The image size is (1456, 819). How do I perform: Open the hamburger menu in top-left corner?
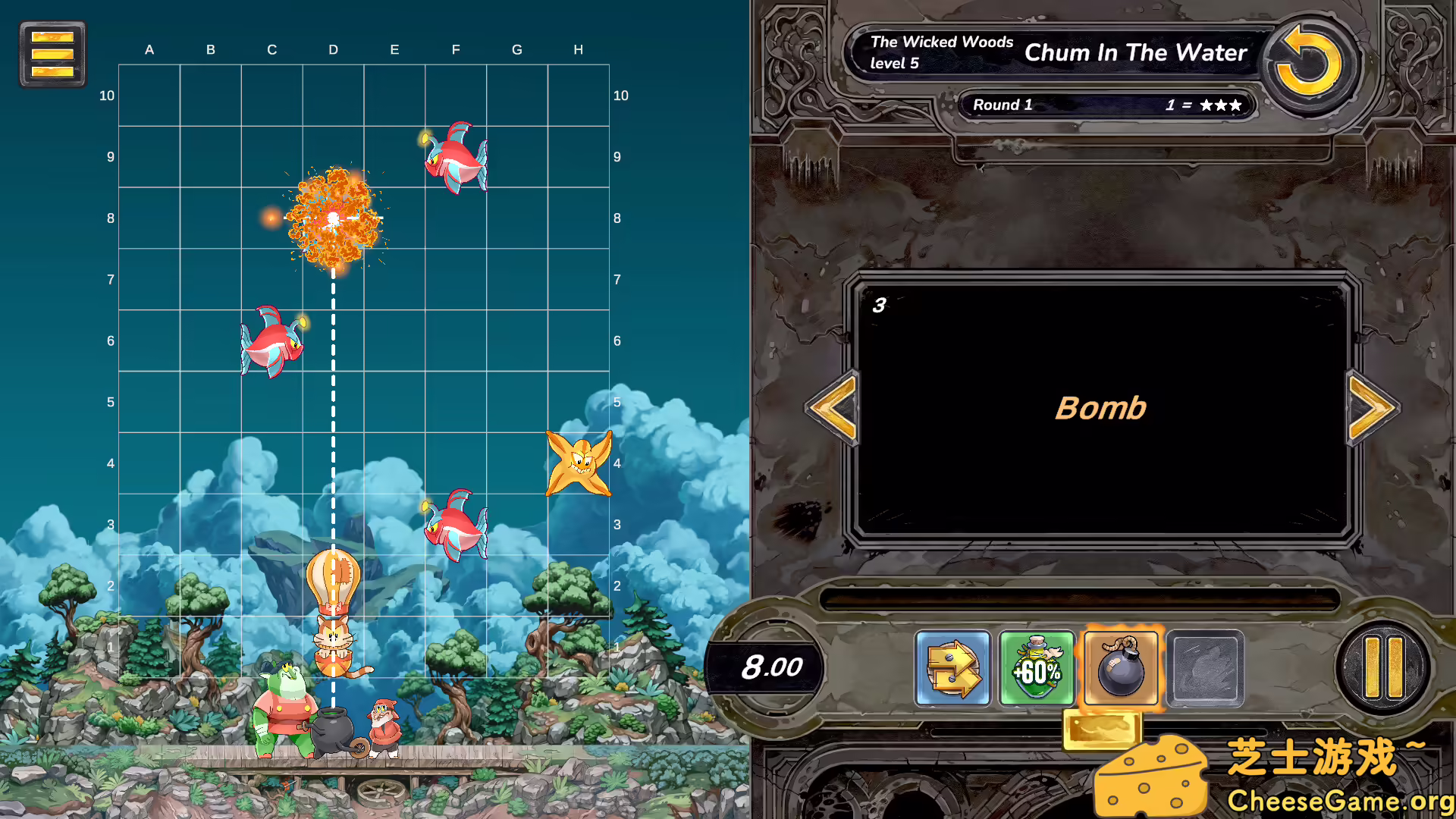click(52, 54)
